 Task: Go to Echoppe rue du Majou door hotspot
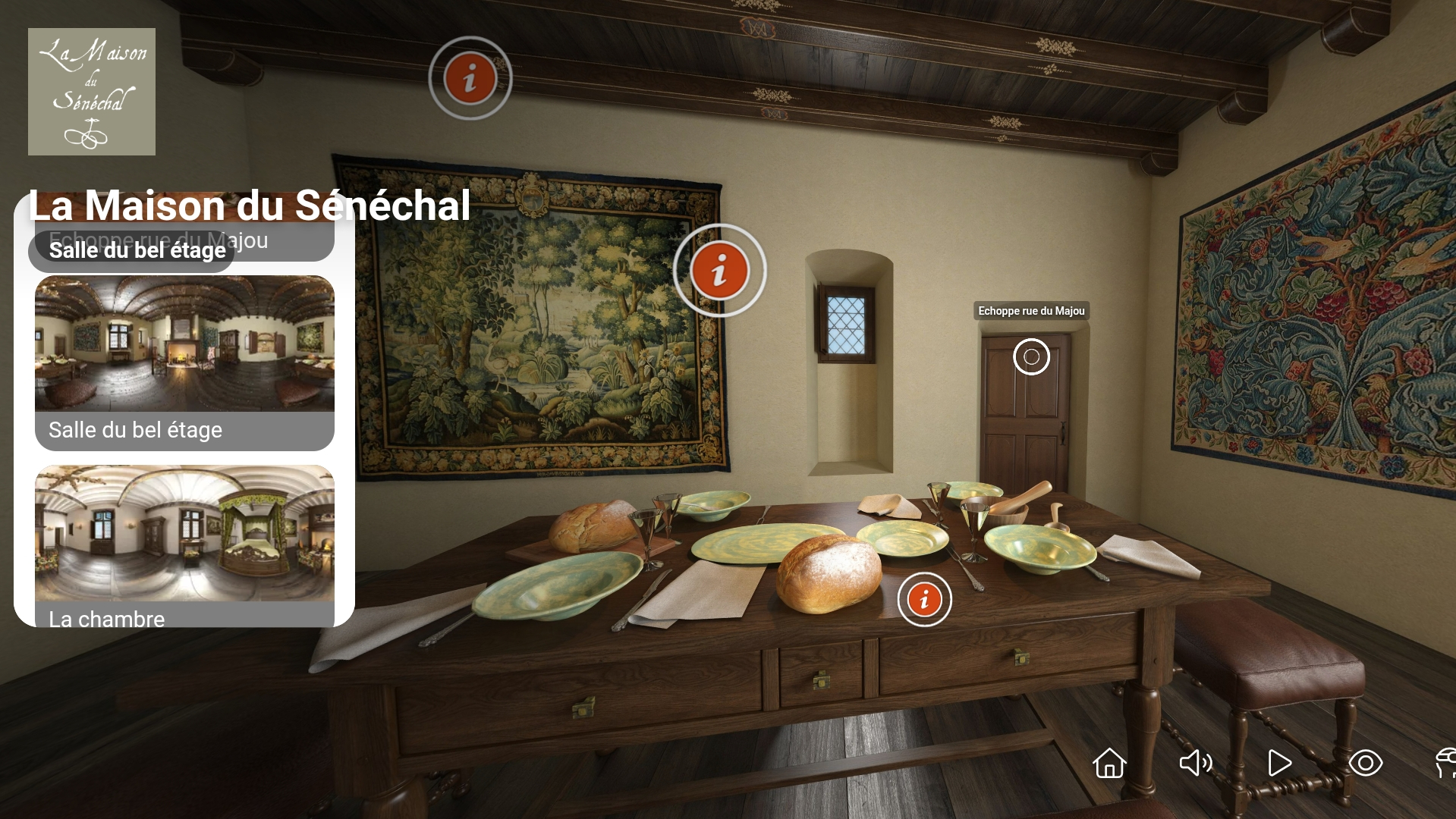click(1031, 356)
